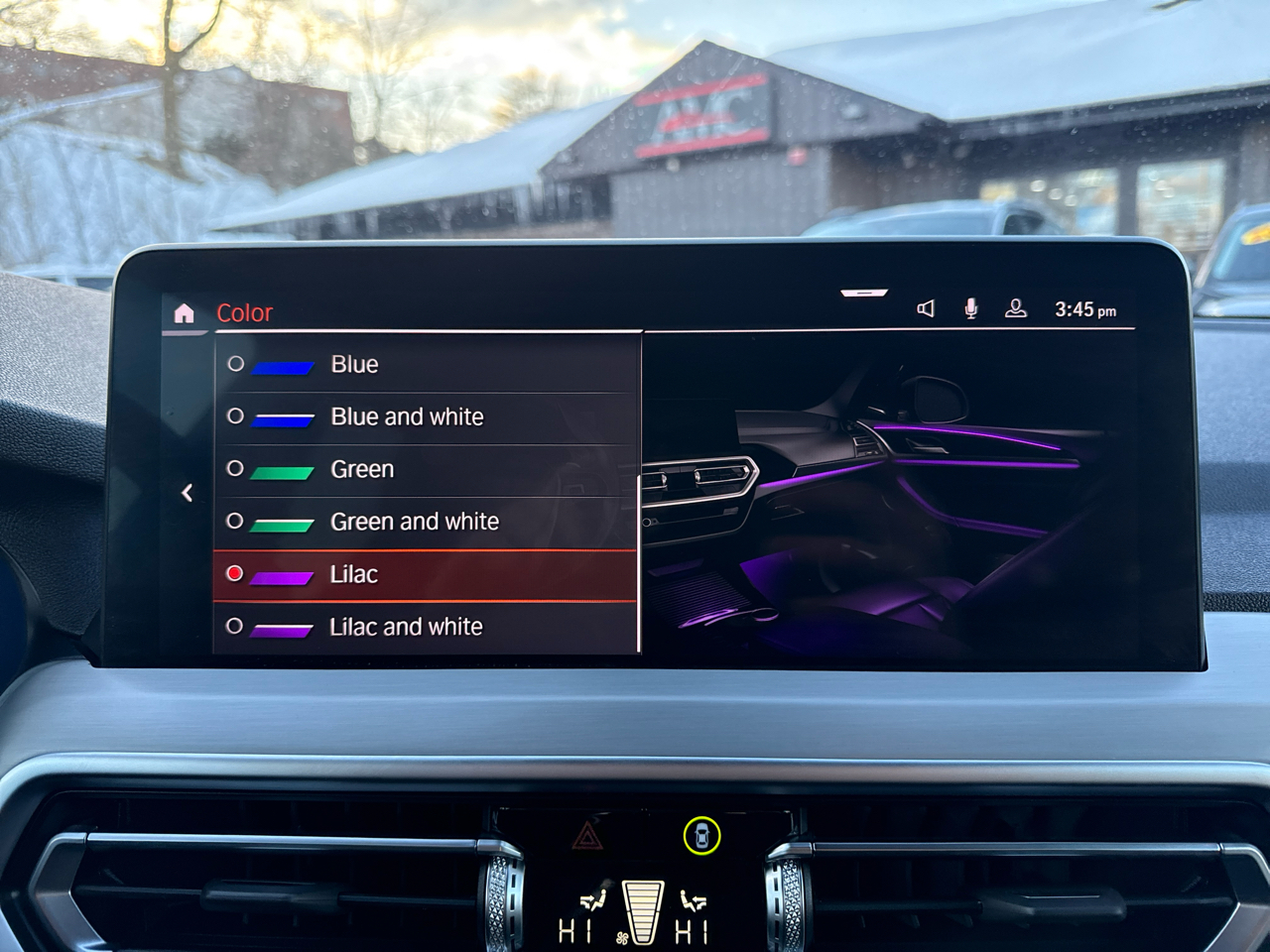Choose the Lilac color entry

pos(354,574)
